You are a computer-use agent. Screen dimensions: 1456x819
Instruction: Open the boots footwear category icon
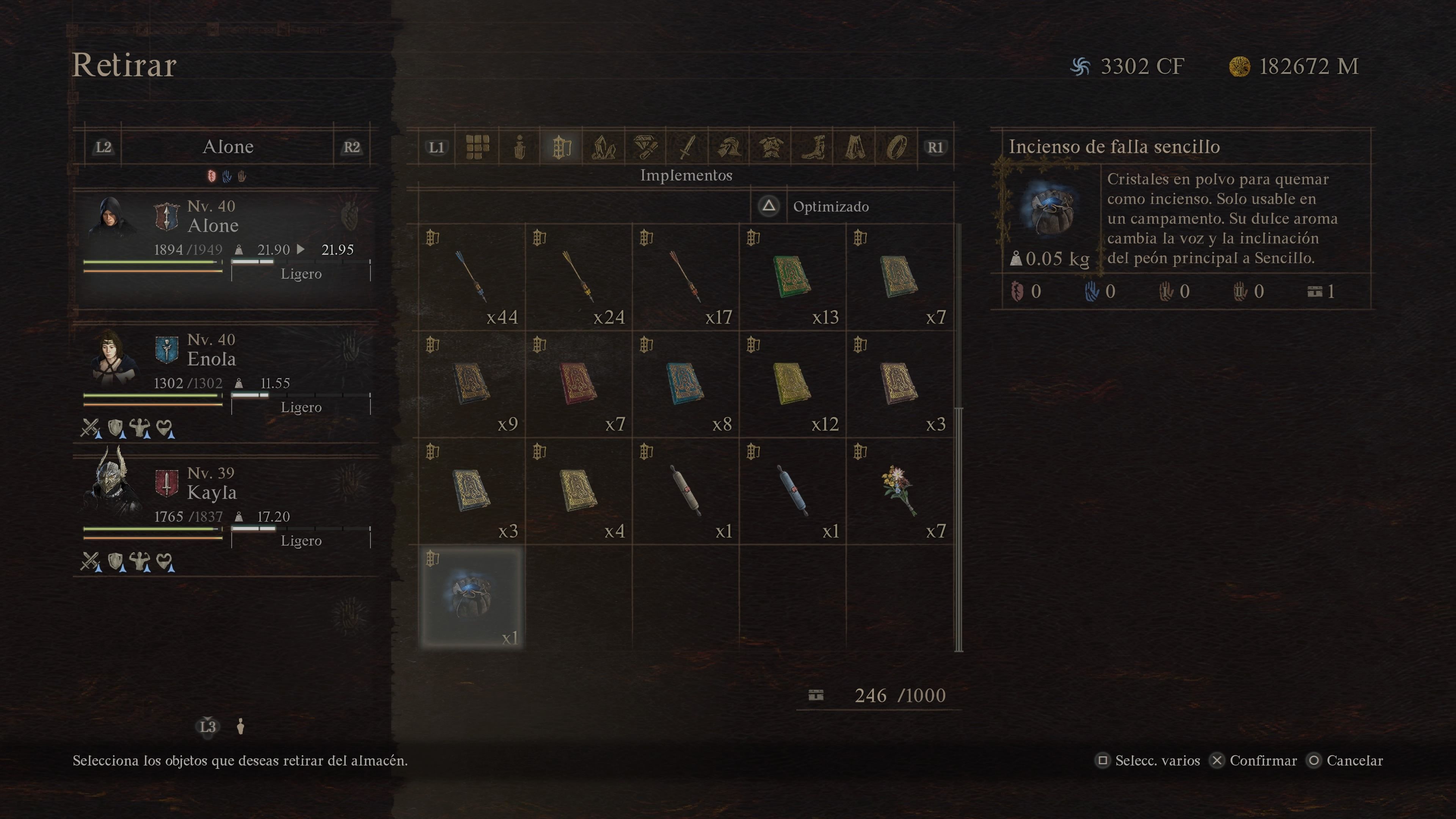814,147
